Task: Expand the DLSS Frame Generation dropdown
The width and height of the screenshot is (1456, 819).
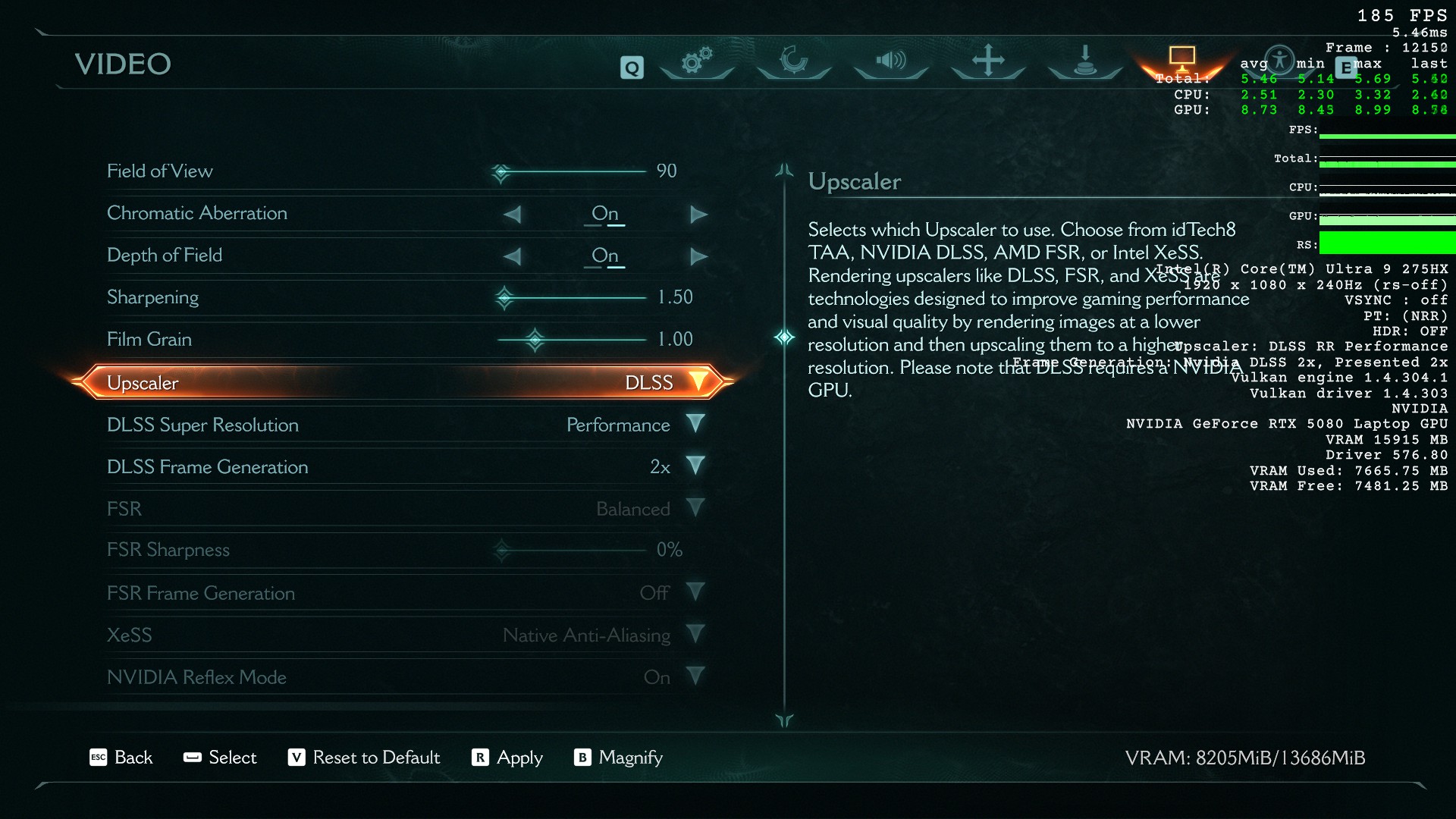Action: tap(695, 466)
